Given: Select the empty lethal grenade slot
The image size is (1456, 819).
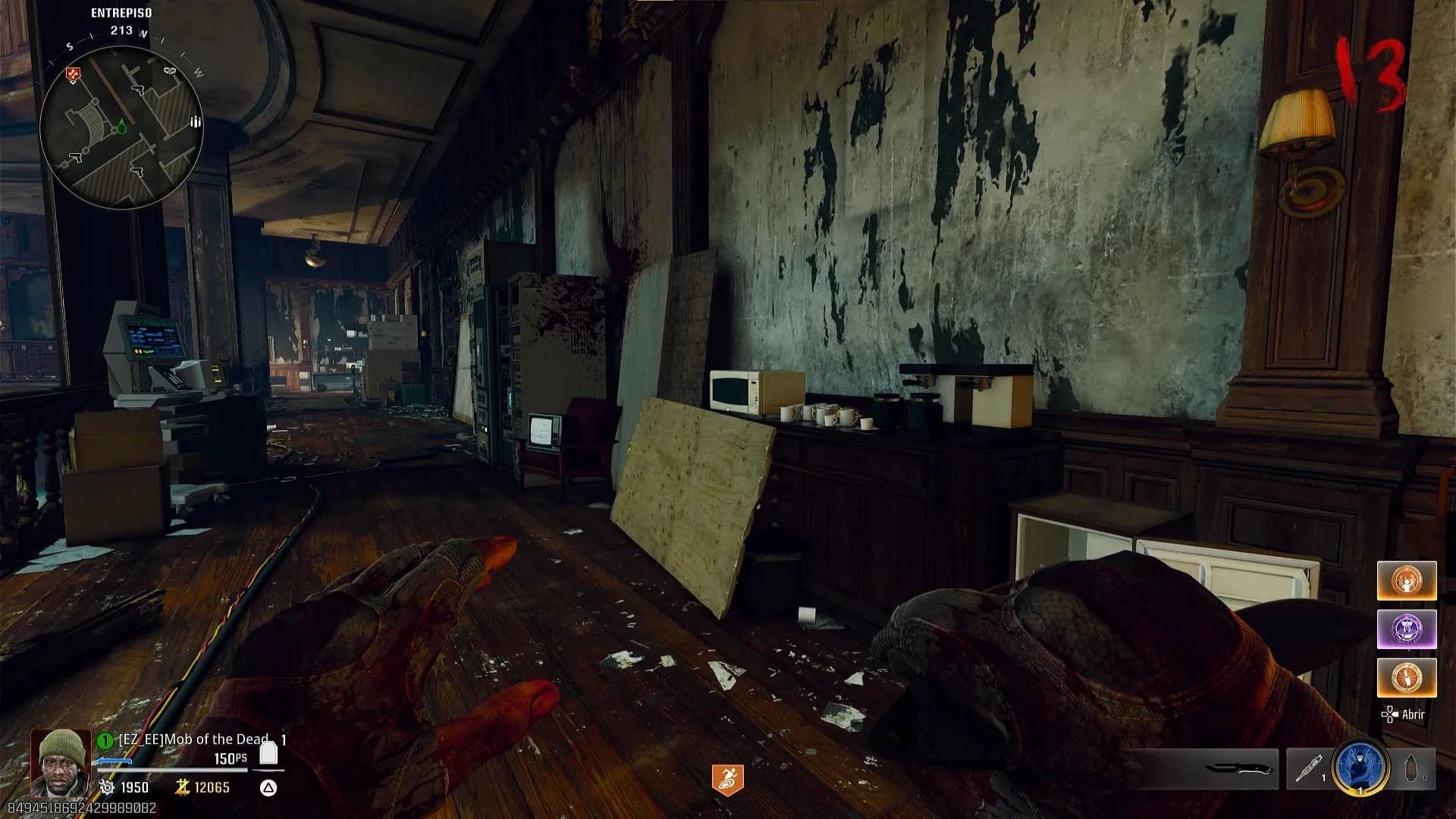Looking at the screenshot, I should point(1412,769).
